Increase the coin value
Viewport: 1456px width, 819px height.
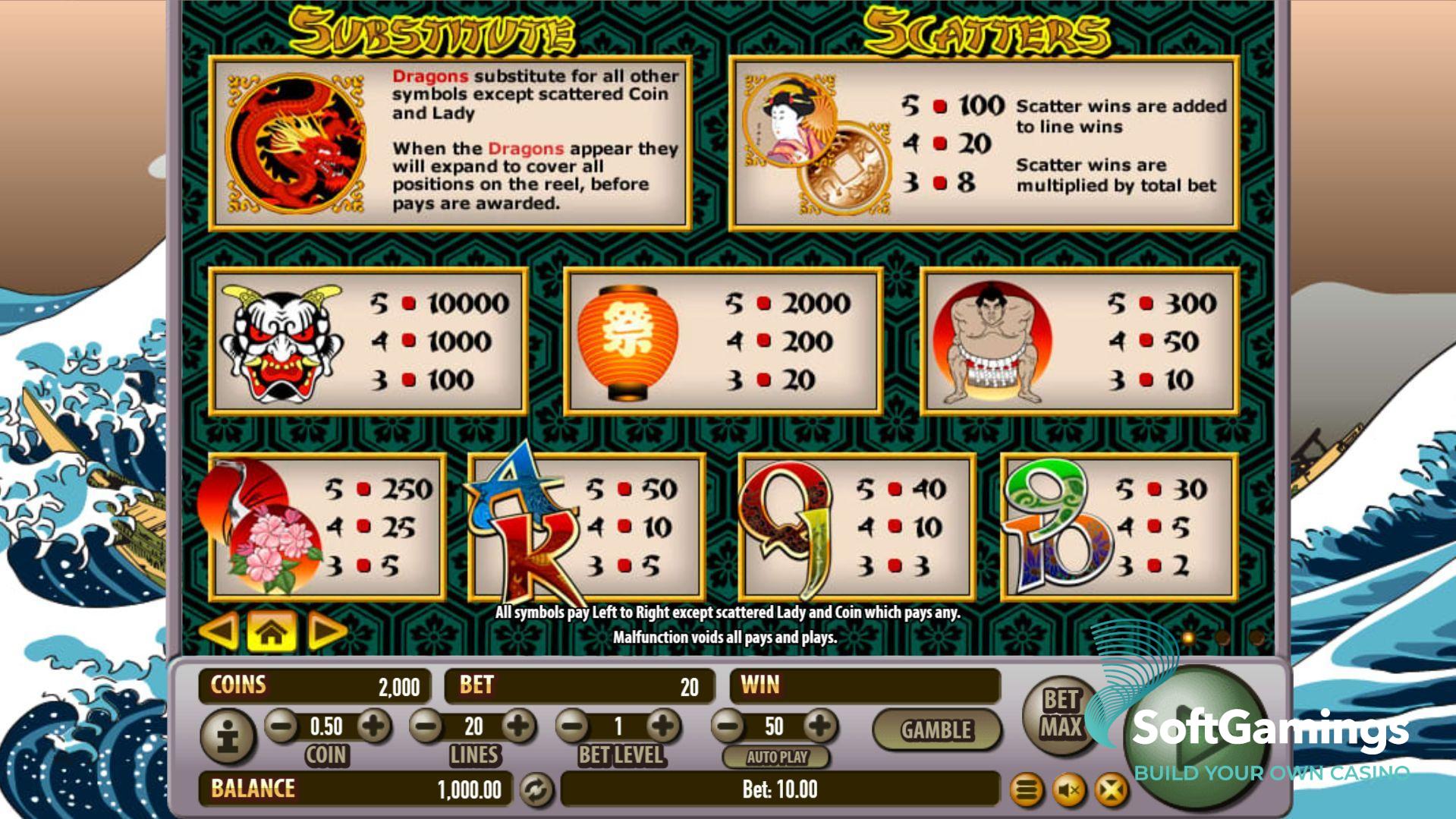click(x=373, y=726)
